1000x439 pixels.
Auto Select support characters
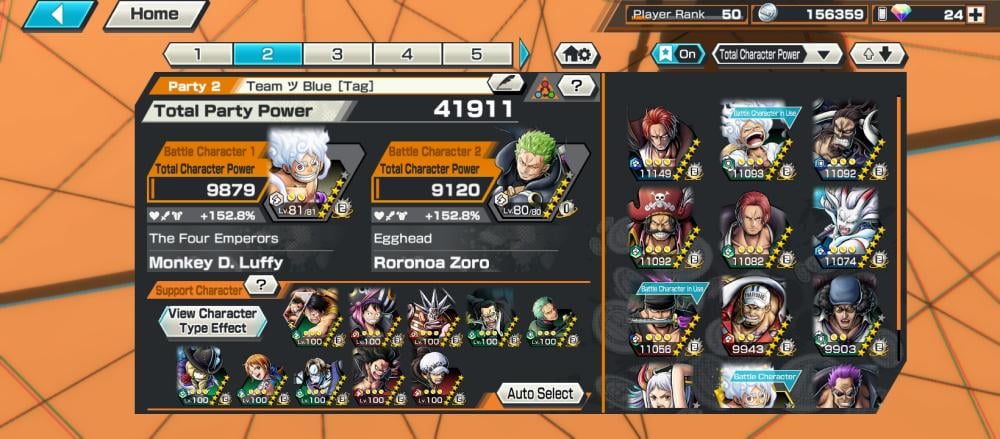(540, 393)
